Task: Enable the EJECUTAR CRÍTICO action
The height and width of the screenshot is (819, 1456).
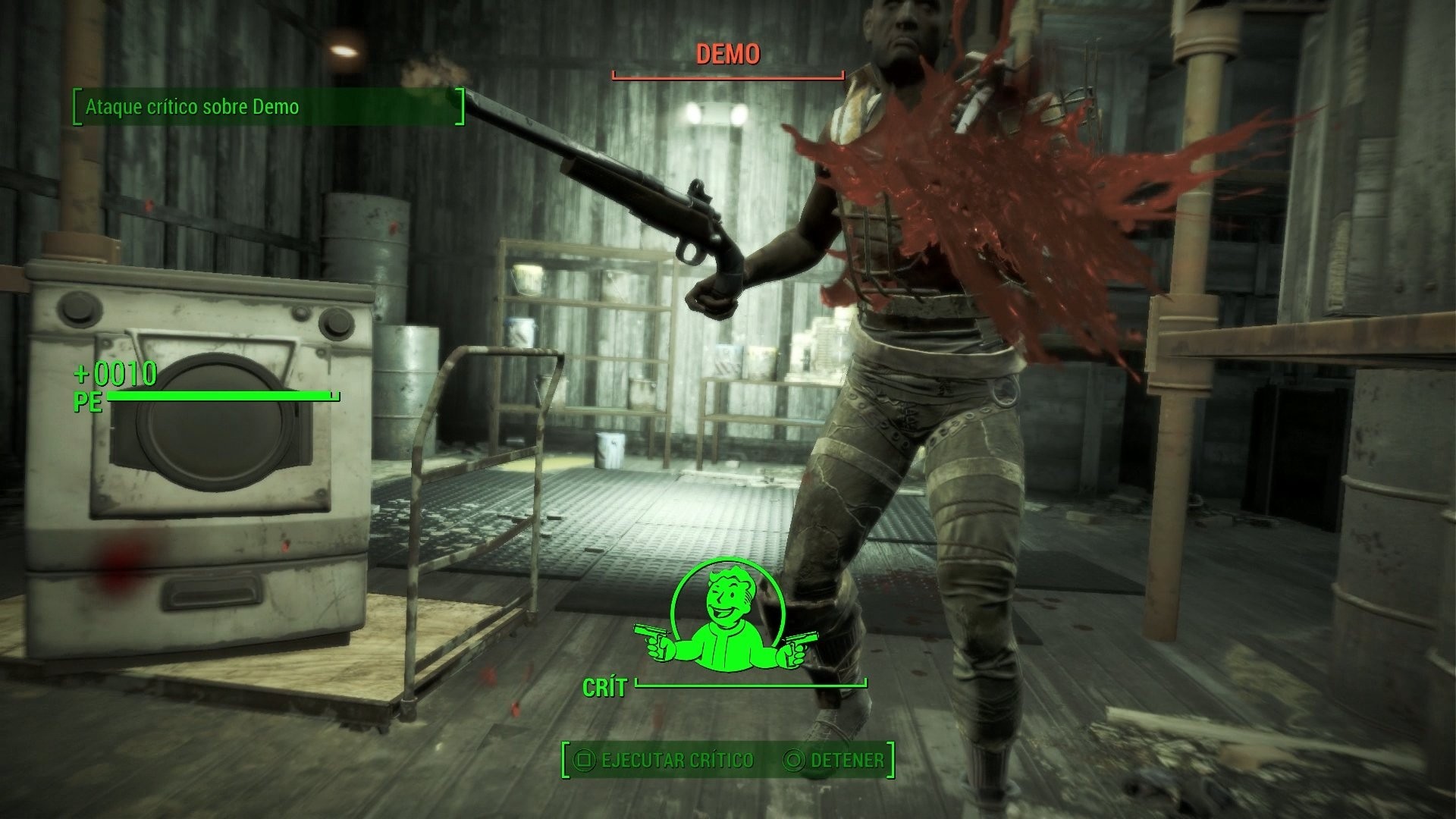Action: pos(675,760)
